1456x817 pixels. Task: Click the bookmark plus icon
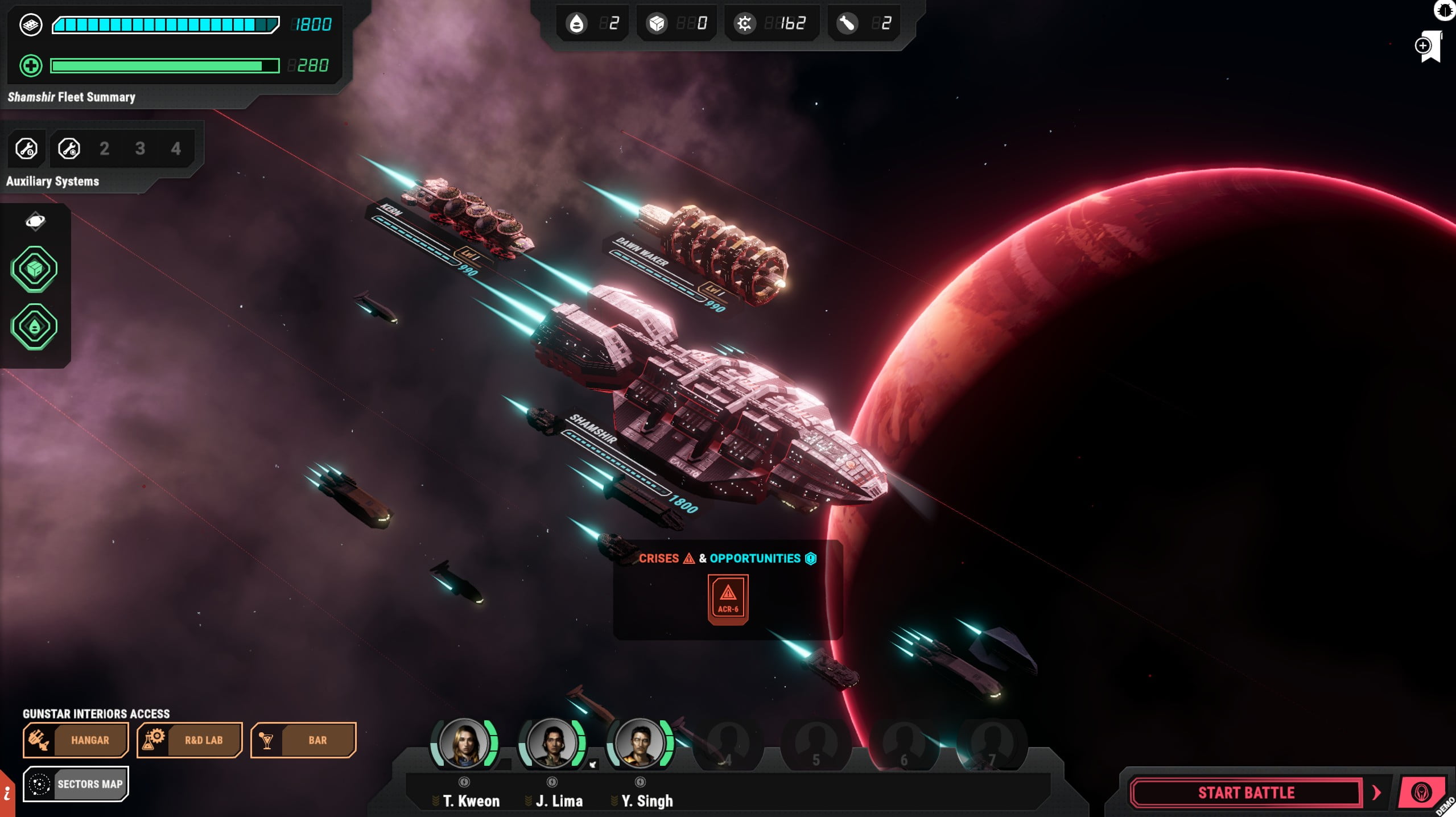point(1428,47)
